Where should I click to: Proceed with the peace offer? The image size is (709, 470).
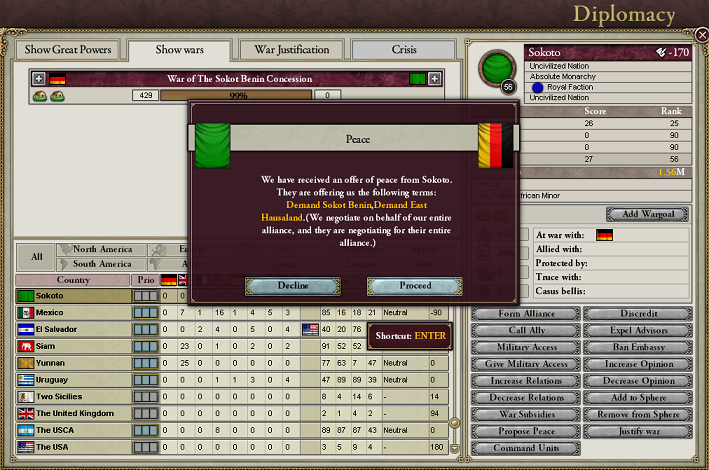click(x=415, y=286)
